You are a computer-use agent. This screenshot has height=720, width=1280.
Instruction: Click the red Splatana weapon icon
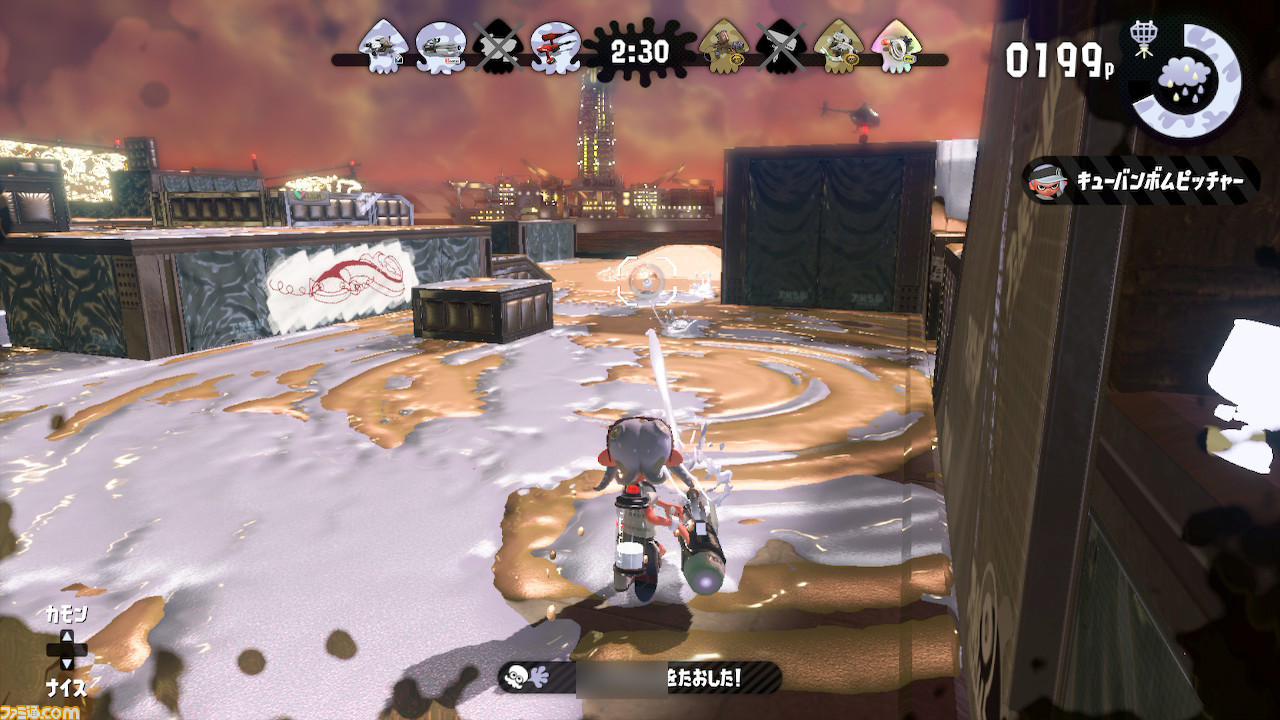point(552,48)
